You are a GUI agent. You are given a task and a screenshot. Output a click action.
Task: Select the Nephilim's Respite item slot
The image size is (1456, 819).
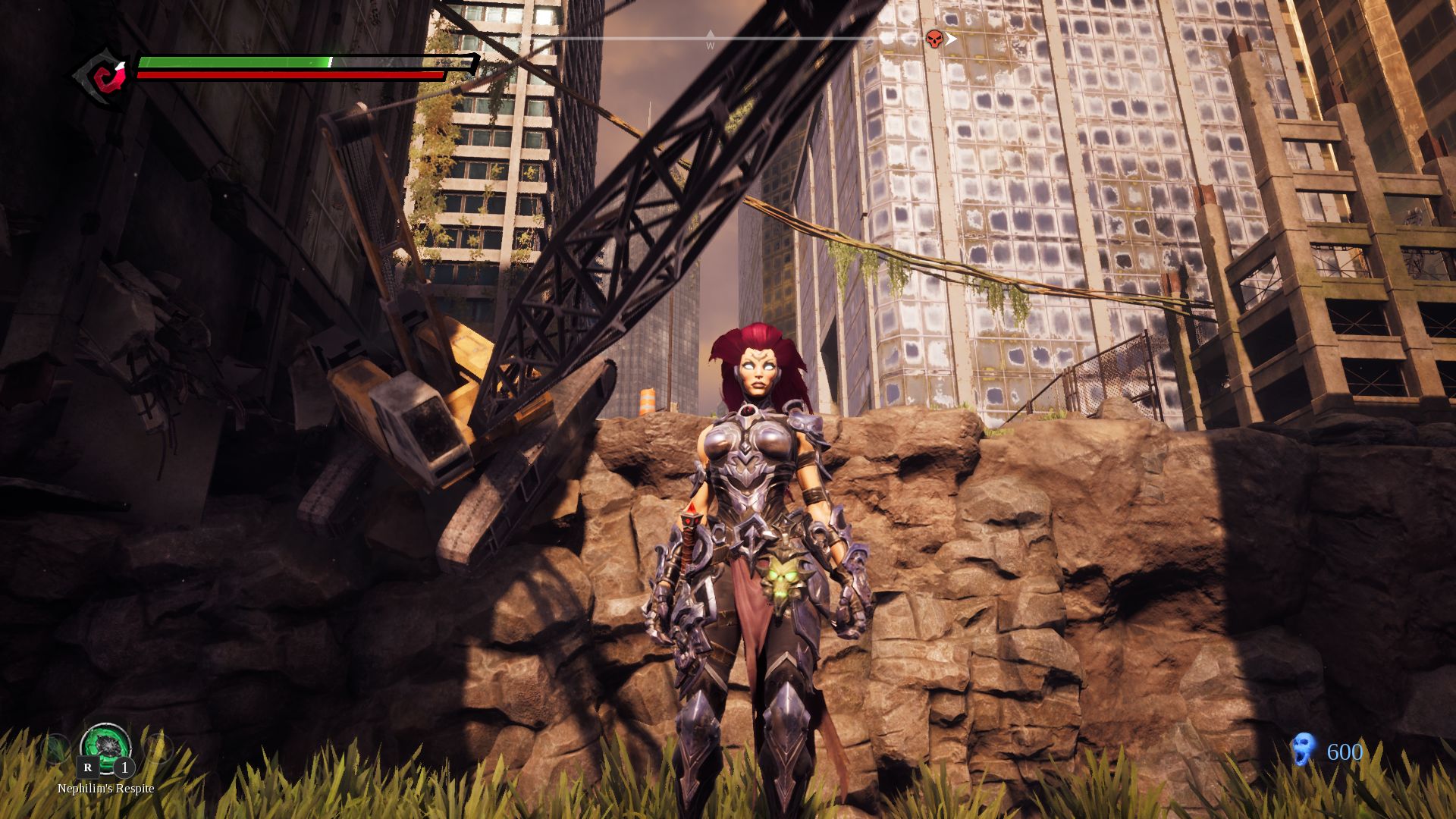[x=105, y=747]
